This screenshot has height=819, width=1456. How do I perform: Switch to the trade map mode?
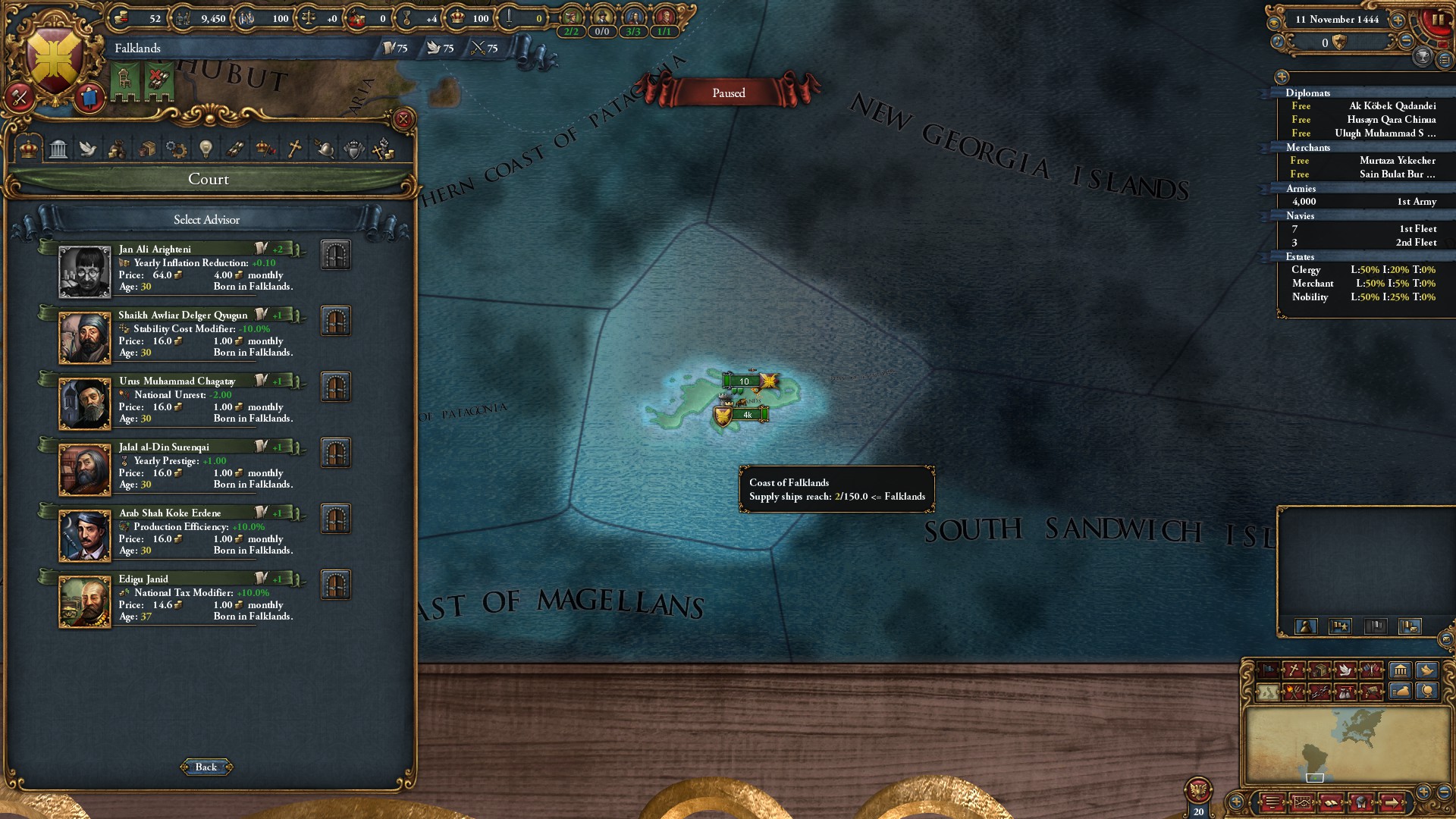pos(1319,670)
